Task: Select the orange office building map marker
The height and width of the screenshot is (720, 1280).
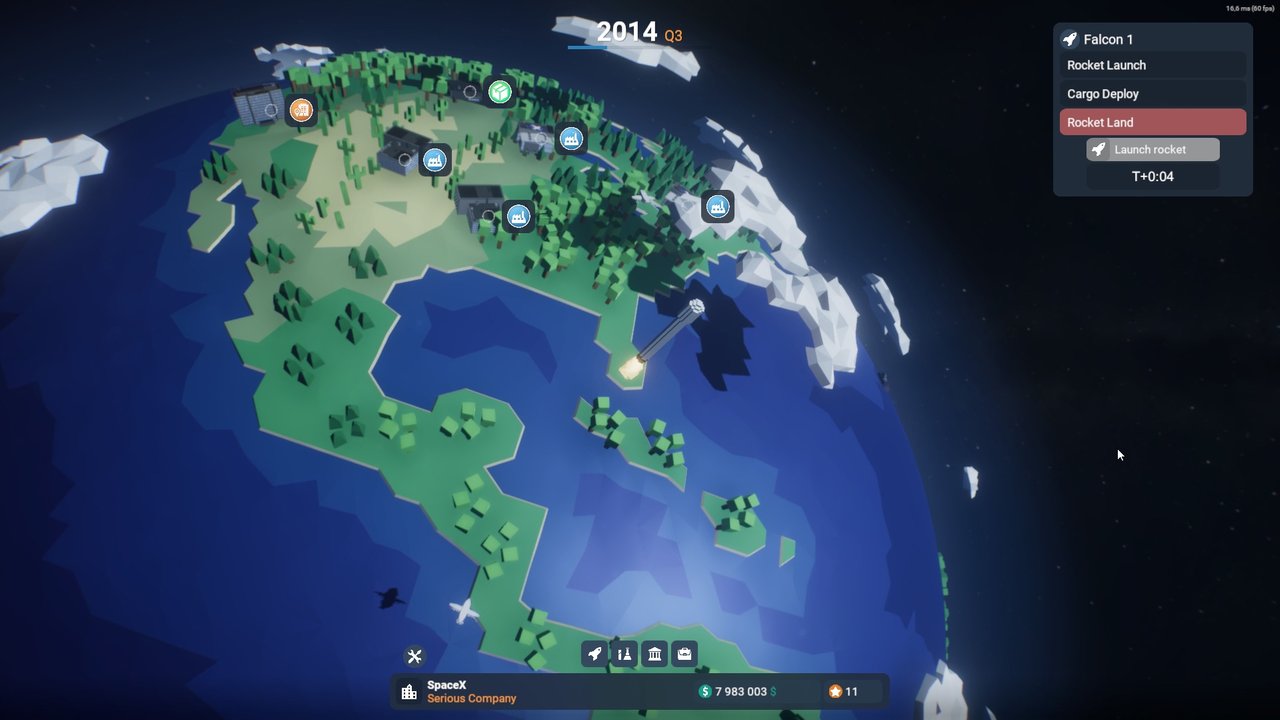Action: (x=301, y=110)
